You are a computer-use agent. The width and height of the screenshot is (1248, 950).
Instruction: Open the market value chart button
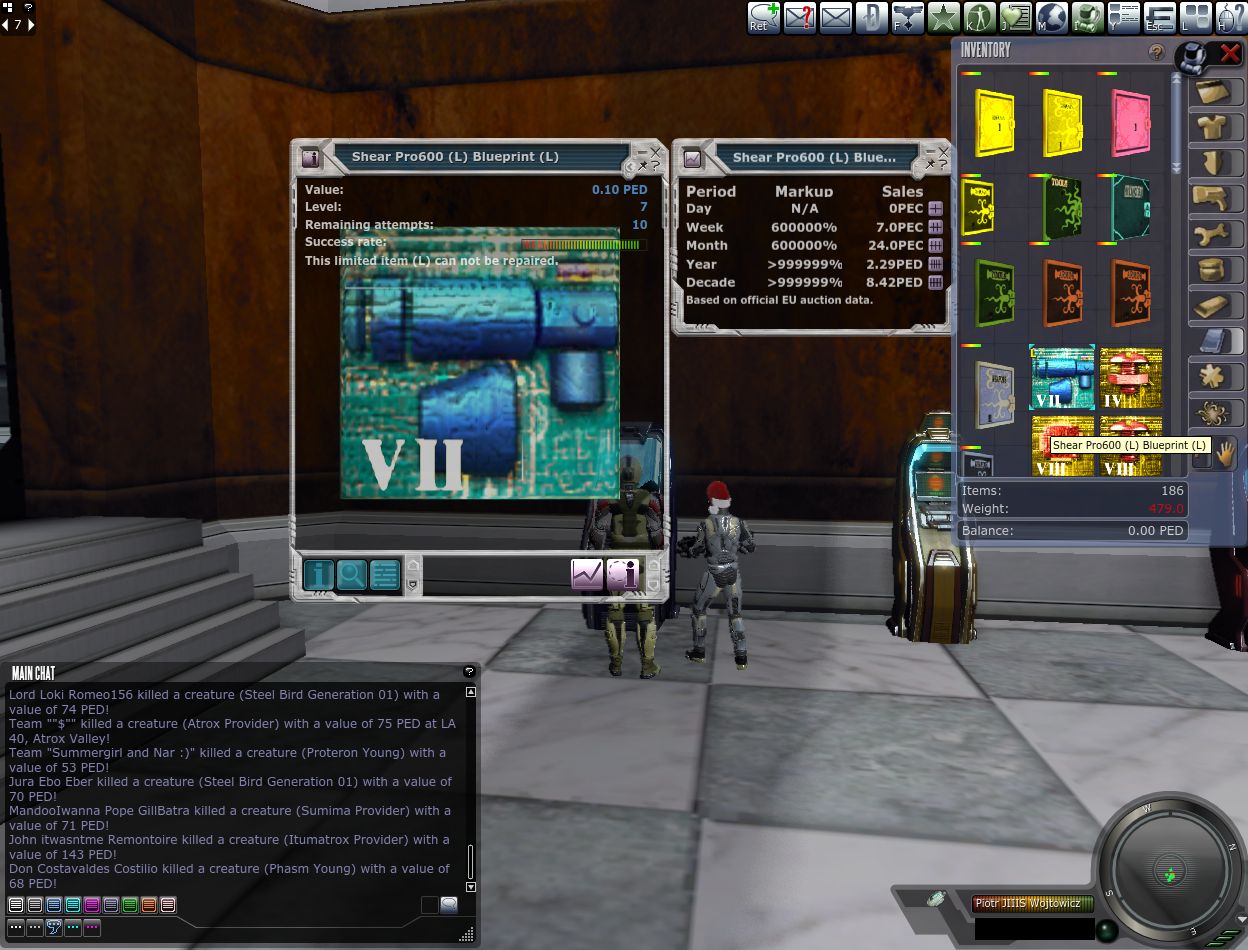tap(587, 574)
